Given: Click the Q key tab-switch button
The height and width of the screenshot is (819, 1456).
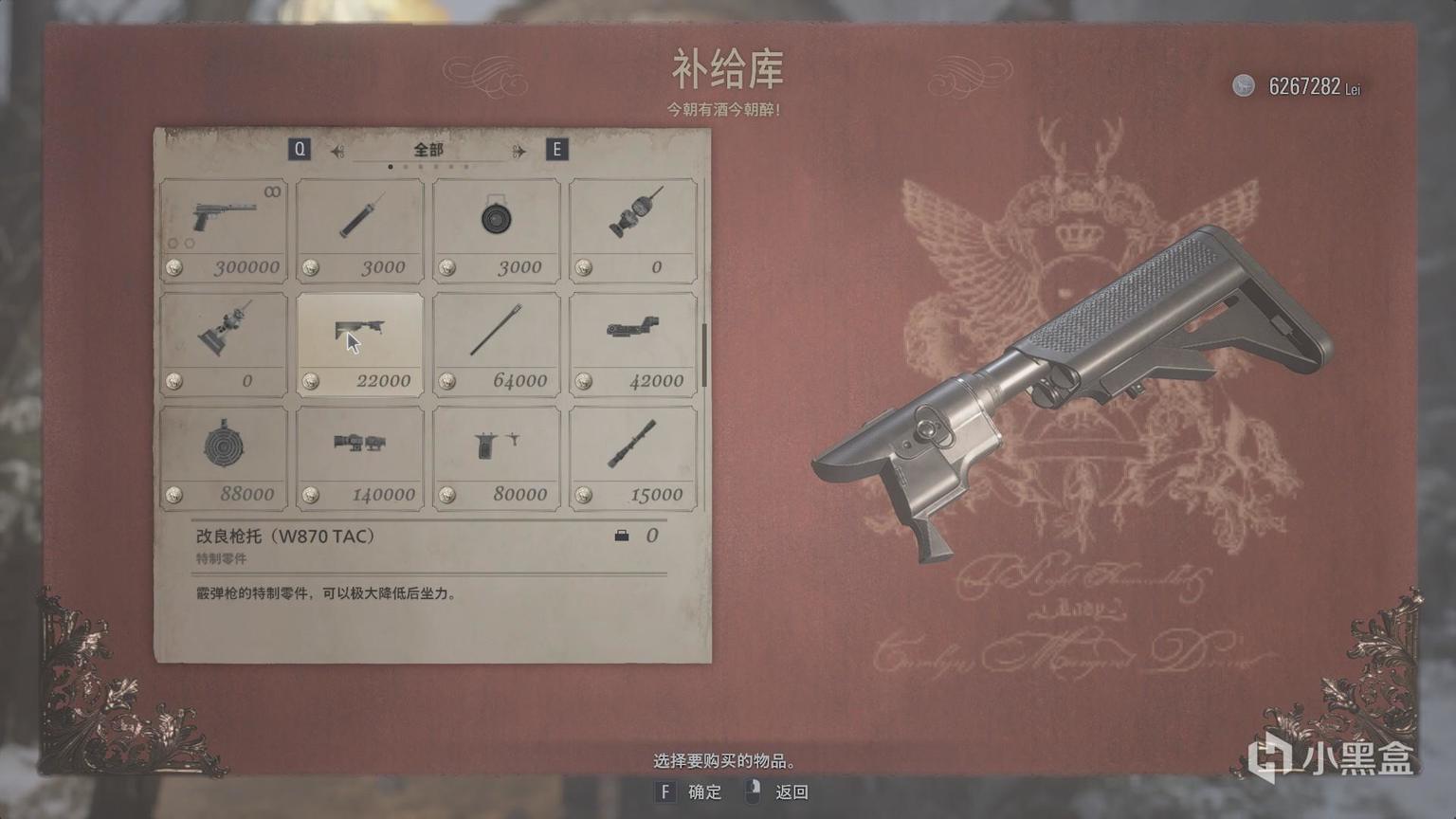Looking at the screenshot, I should [x=300, y=149].
